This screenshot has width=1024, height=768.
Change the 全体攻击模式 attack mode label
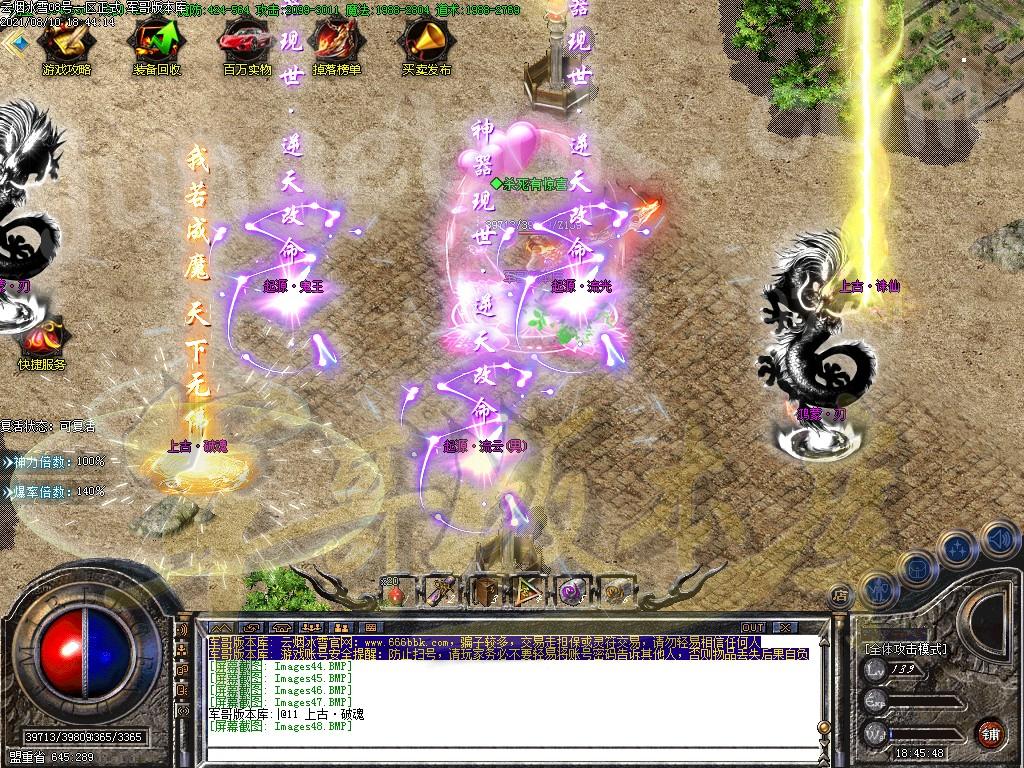905,649
